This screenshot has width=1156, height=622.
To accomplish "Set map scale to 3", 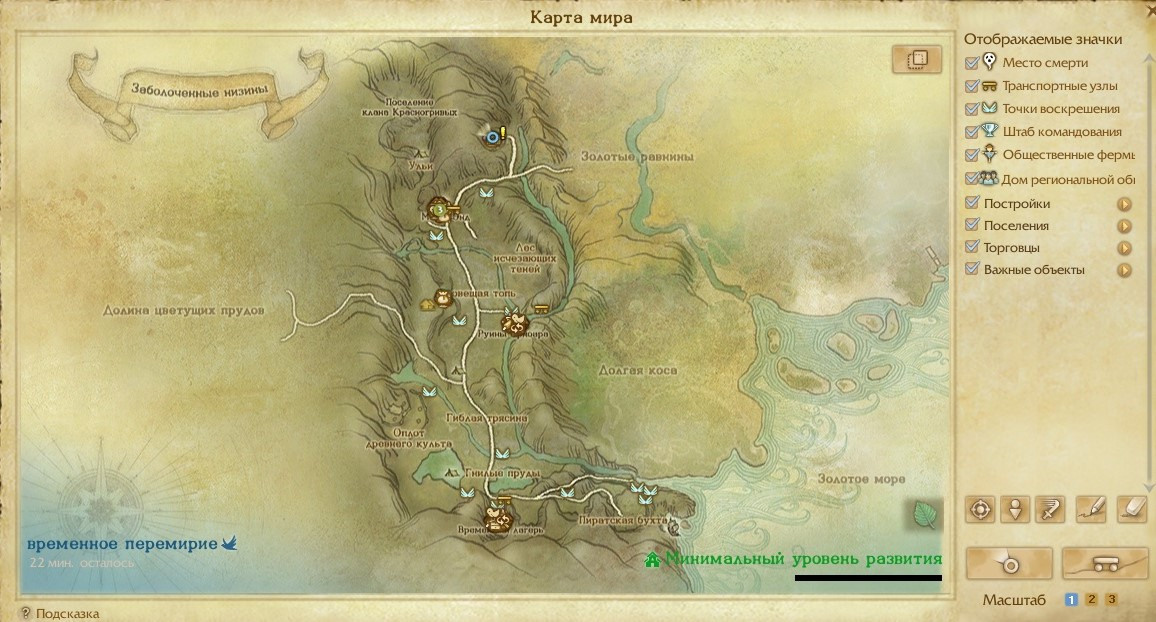I will click(1111, 600).
